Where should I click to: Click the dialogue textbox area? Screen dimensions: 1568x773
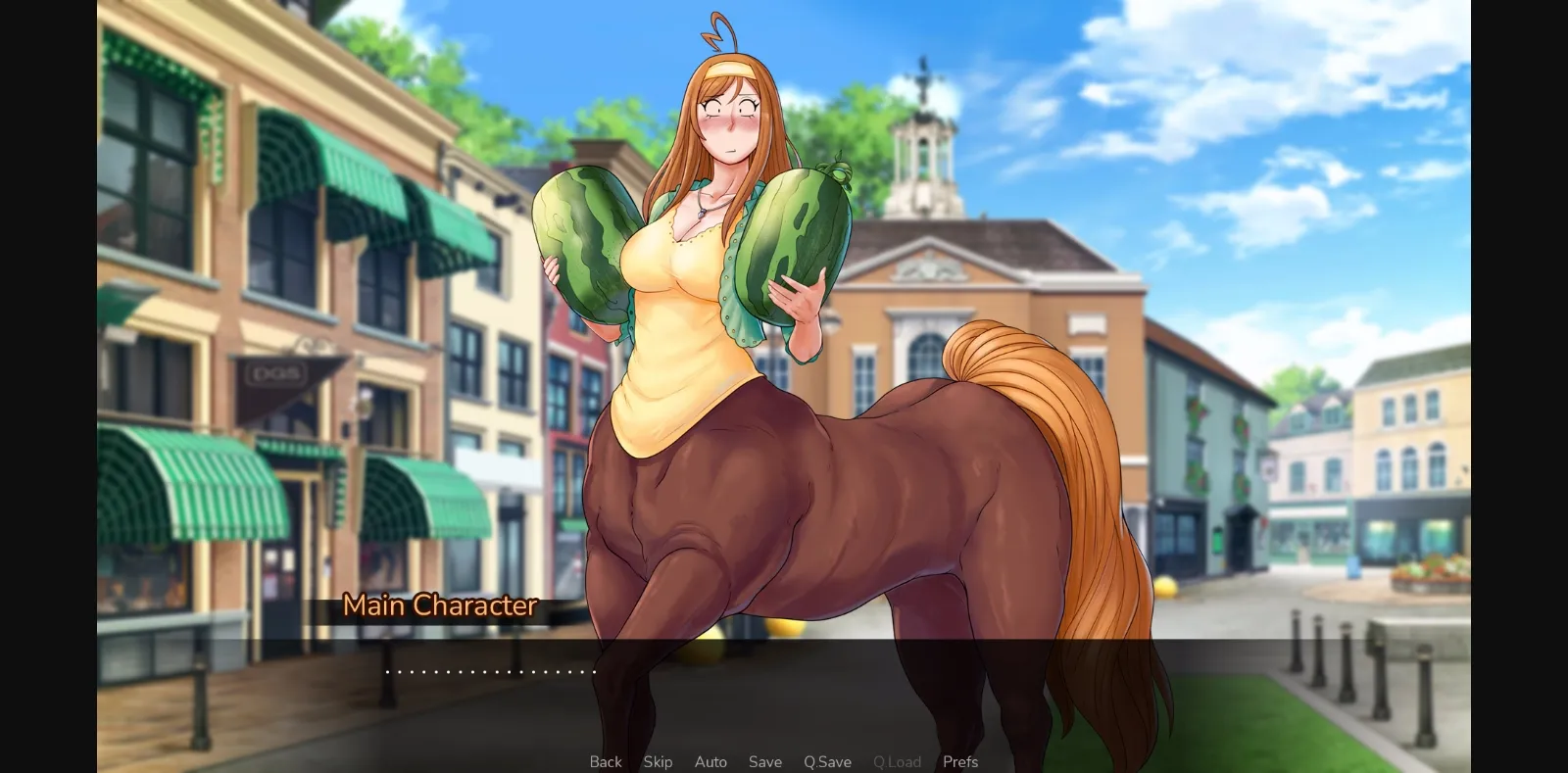(784, 676)
